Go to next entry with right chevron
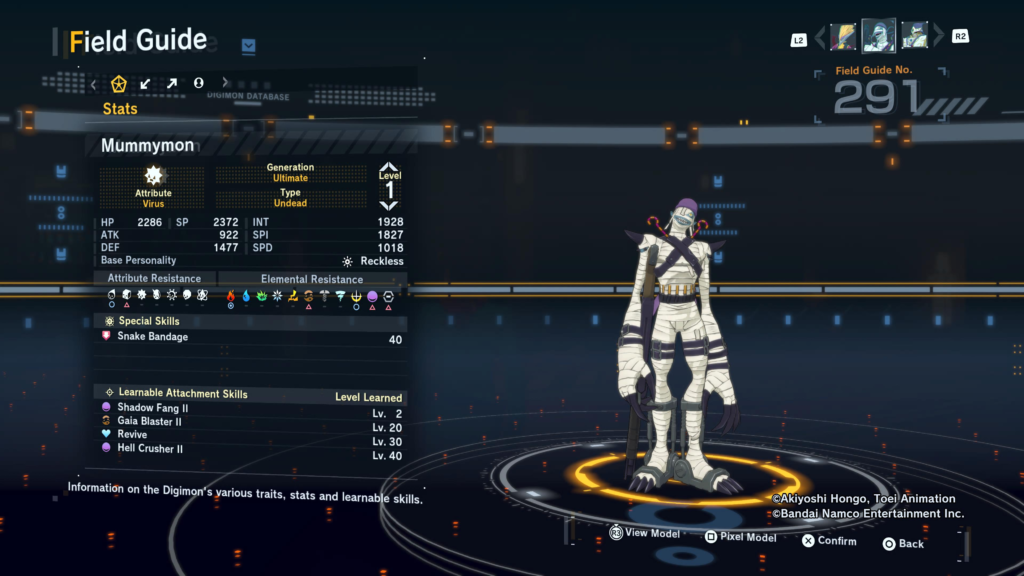Screen dimensions: 1024x576 coord(938,38)
